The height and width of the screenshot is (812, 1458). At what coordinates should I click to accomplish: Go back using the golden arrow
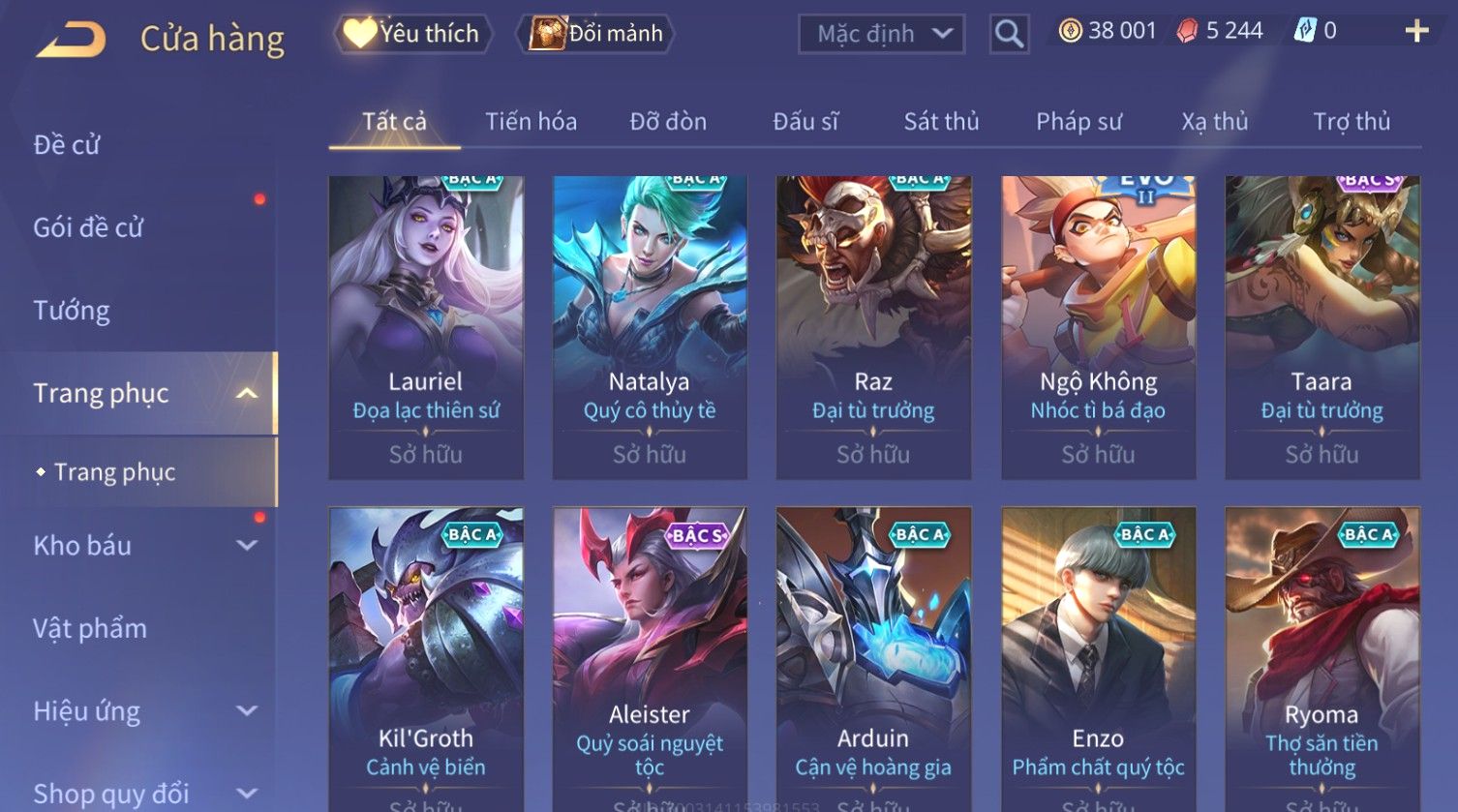click(x=72, y=40)
